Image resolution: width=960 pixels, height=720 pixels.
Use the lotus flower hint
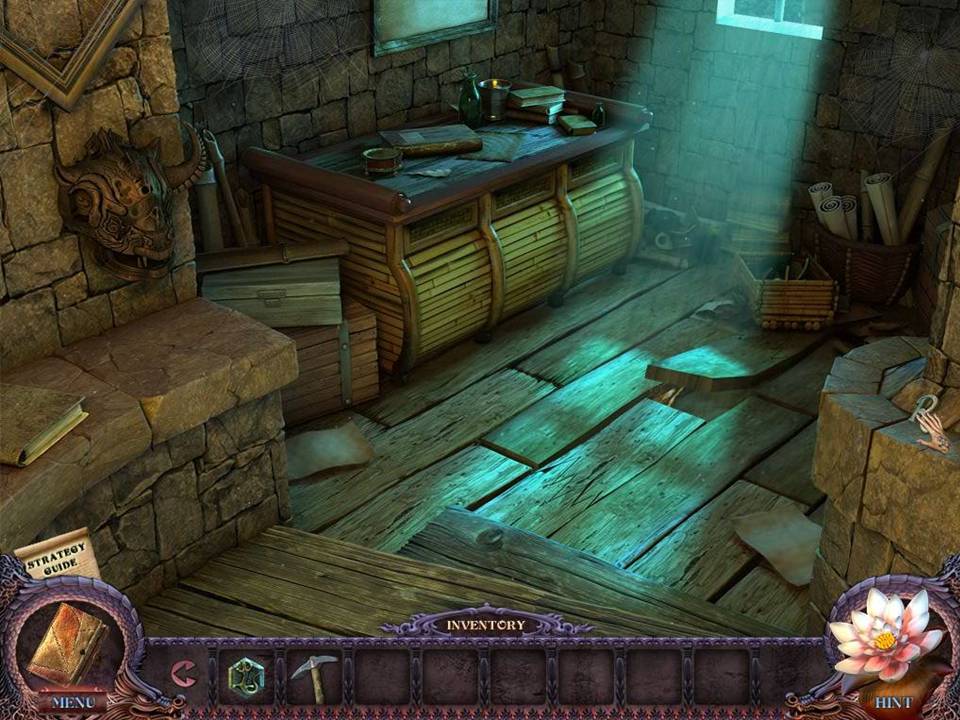click(884, 636)
